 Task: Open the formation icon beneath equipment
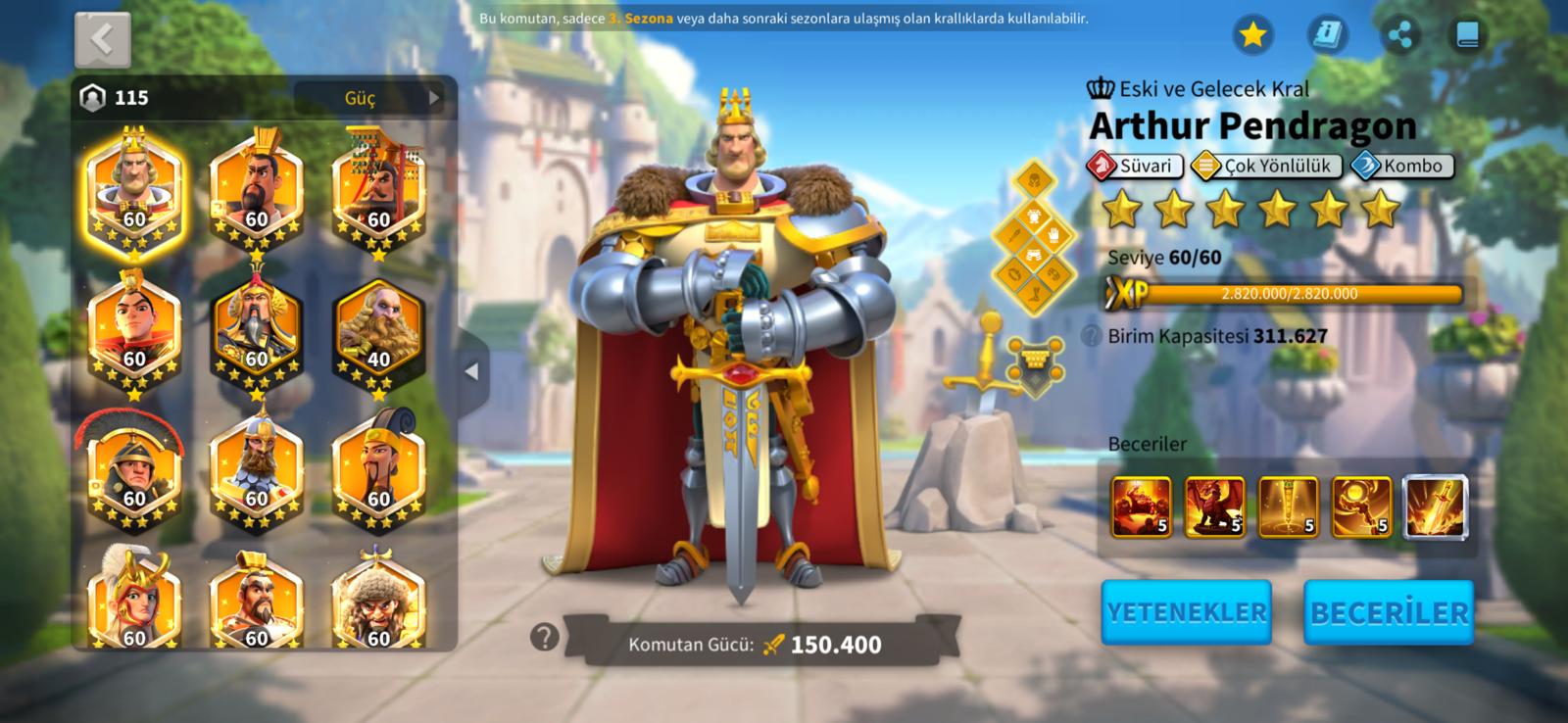[x=1035, y=364]
